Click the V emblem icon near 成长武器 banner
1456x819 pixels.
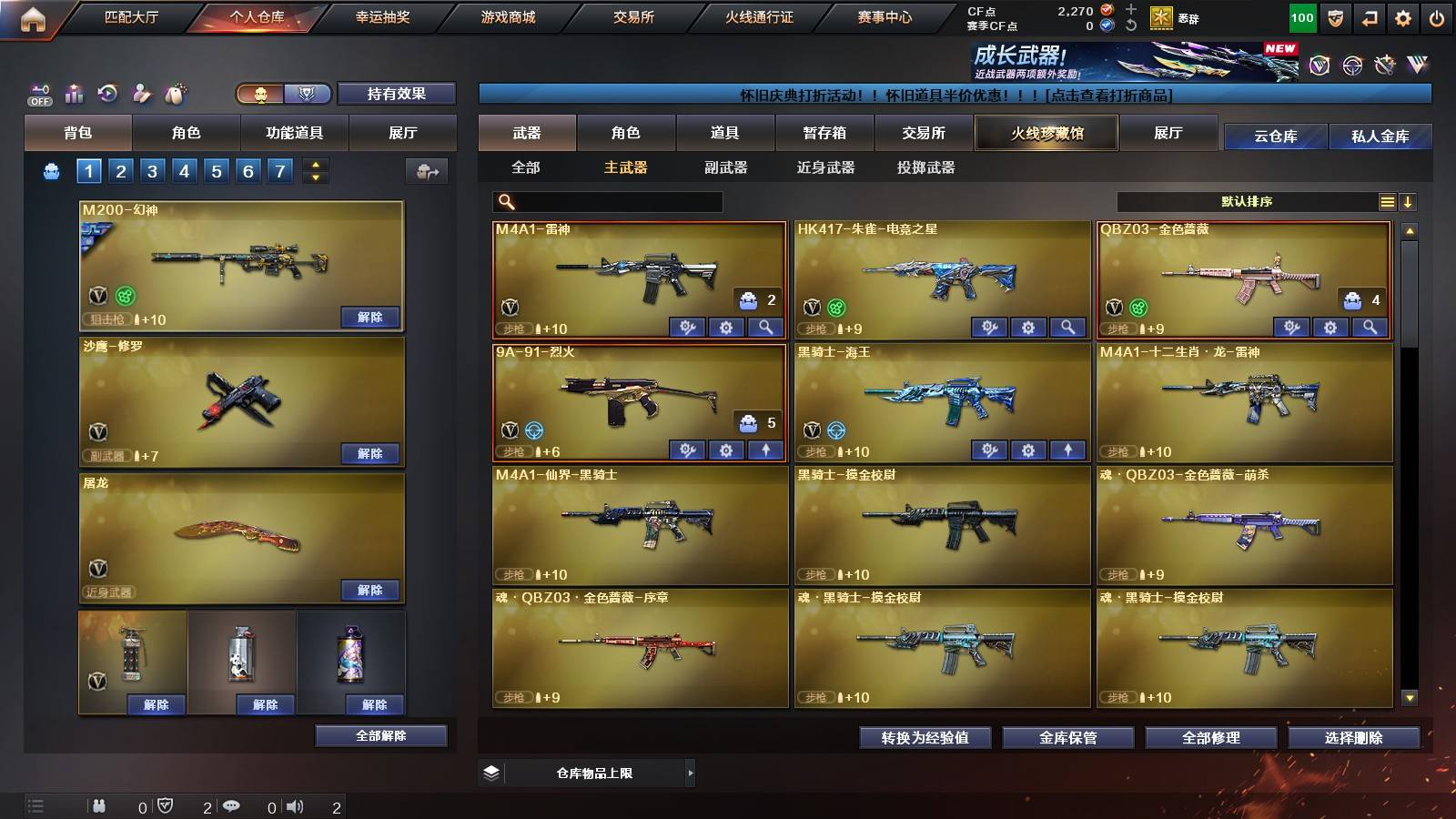[1319, 65]
